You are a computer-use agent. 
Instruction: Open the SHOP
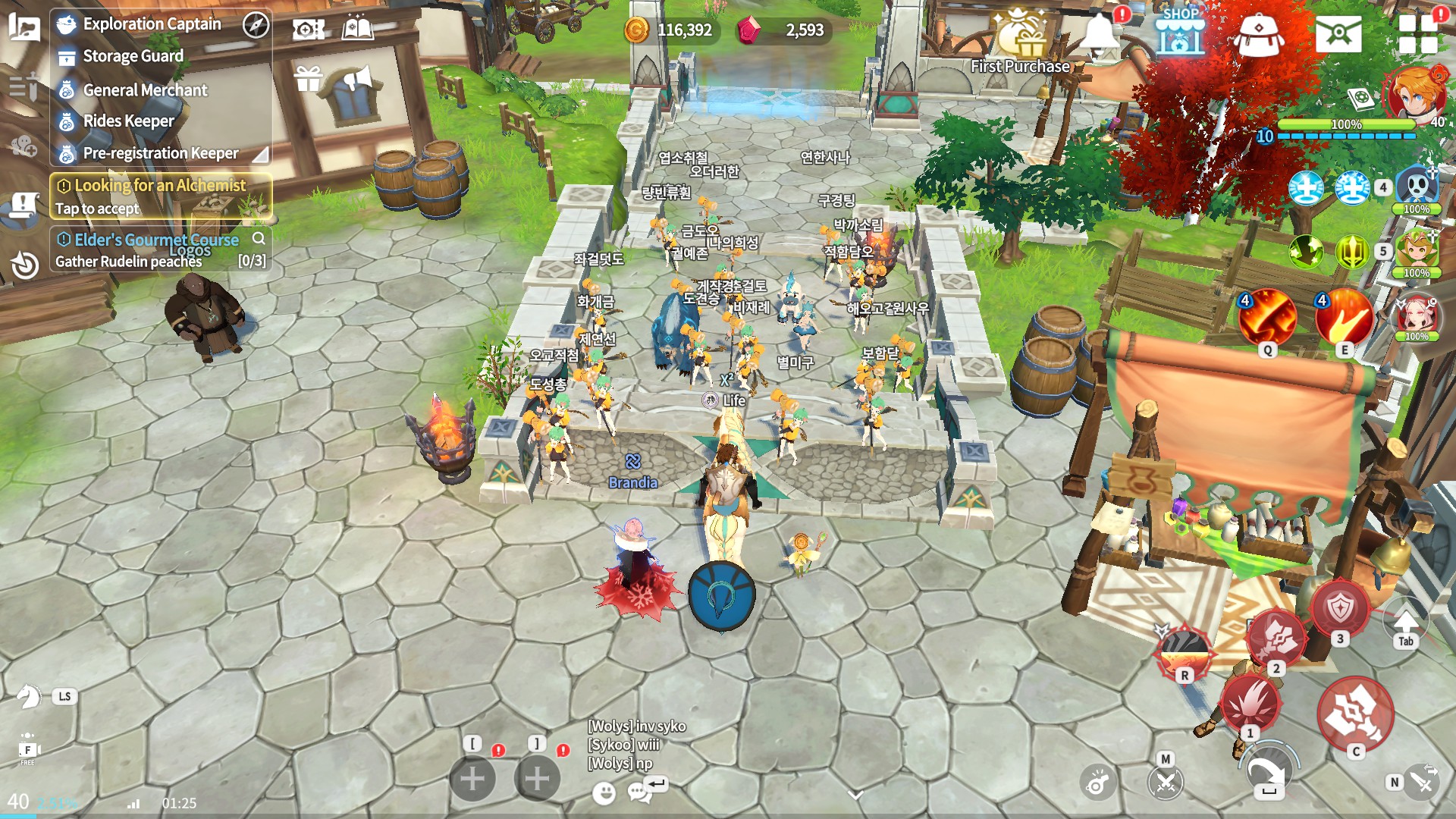tap(1180, 33)
